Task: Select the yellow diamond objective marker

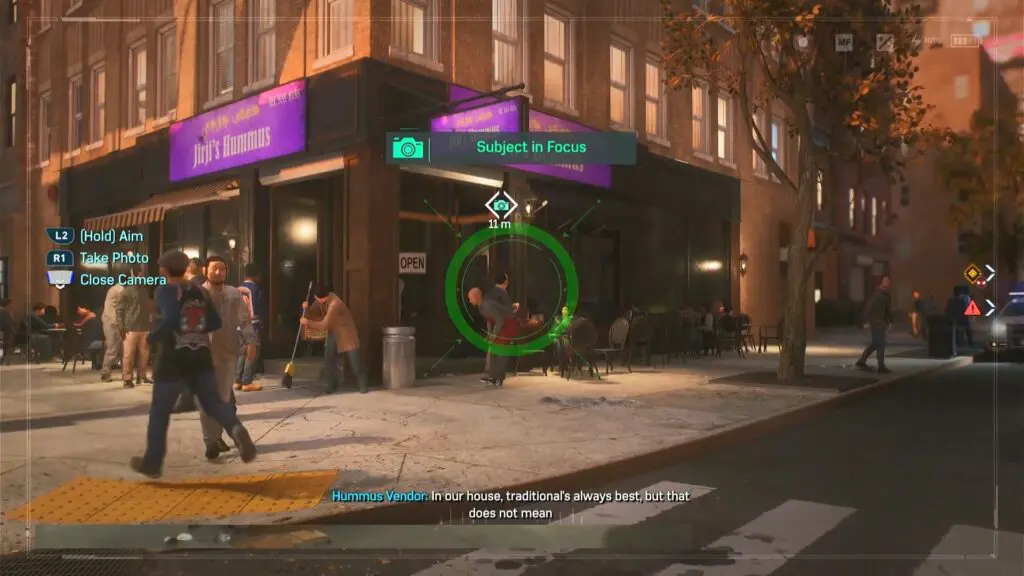Action: [x=972, y=272]
